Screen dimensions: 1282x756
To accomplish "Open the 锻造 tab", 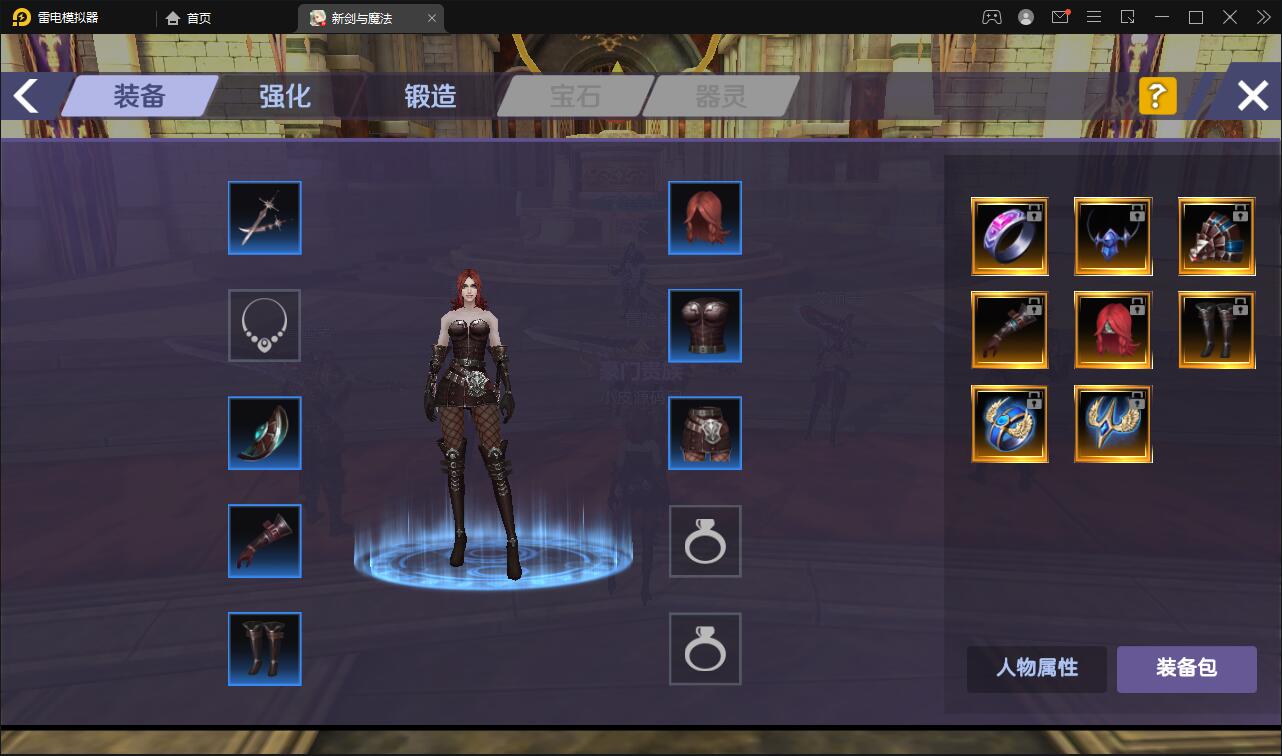I will [428, 96].
